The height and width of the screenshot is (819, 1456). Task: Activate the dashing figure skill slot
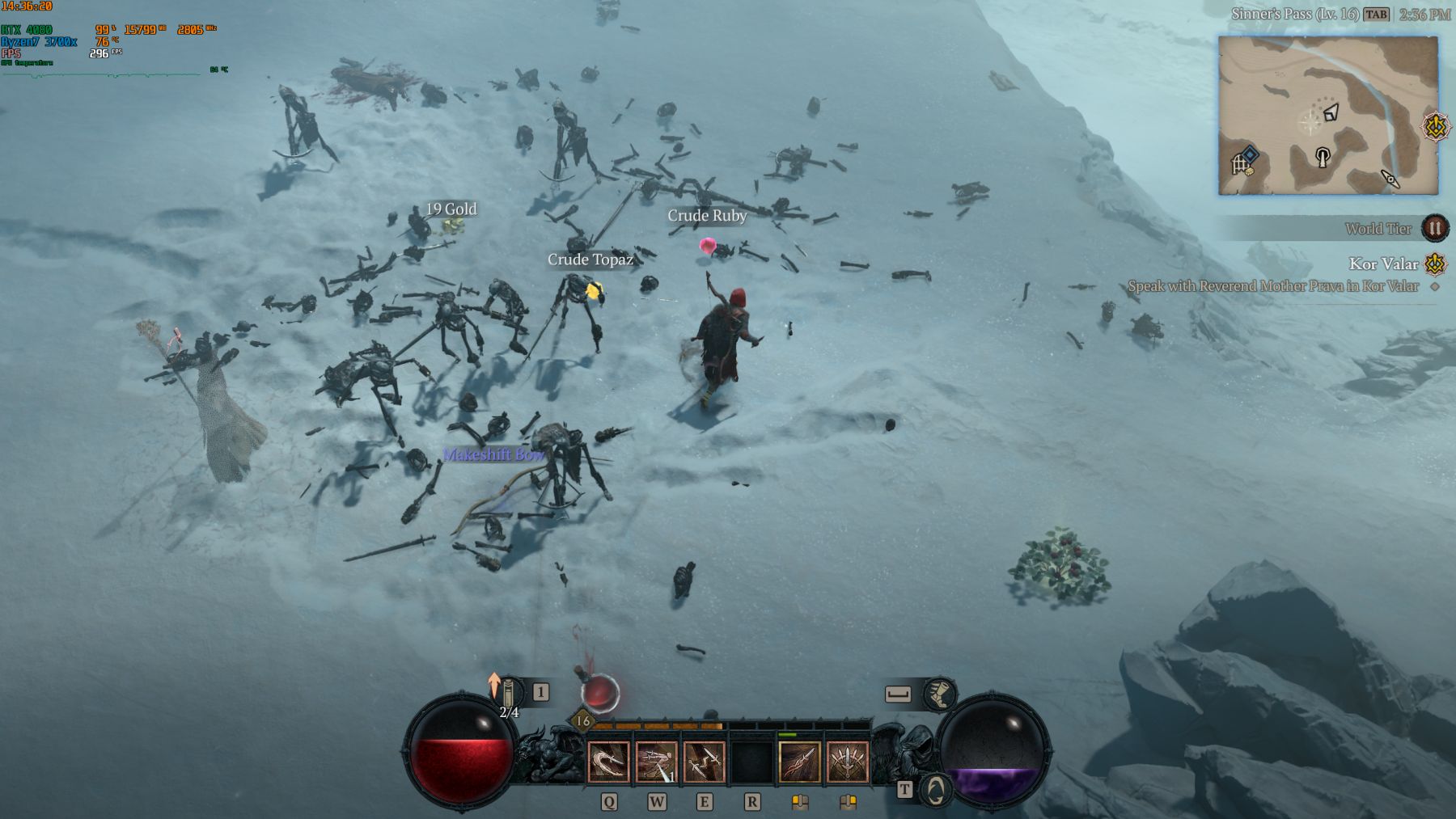[656, 762]
